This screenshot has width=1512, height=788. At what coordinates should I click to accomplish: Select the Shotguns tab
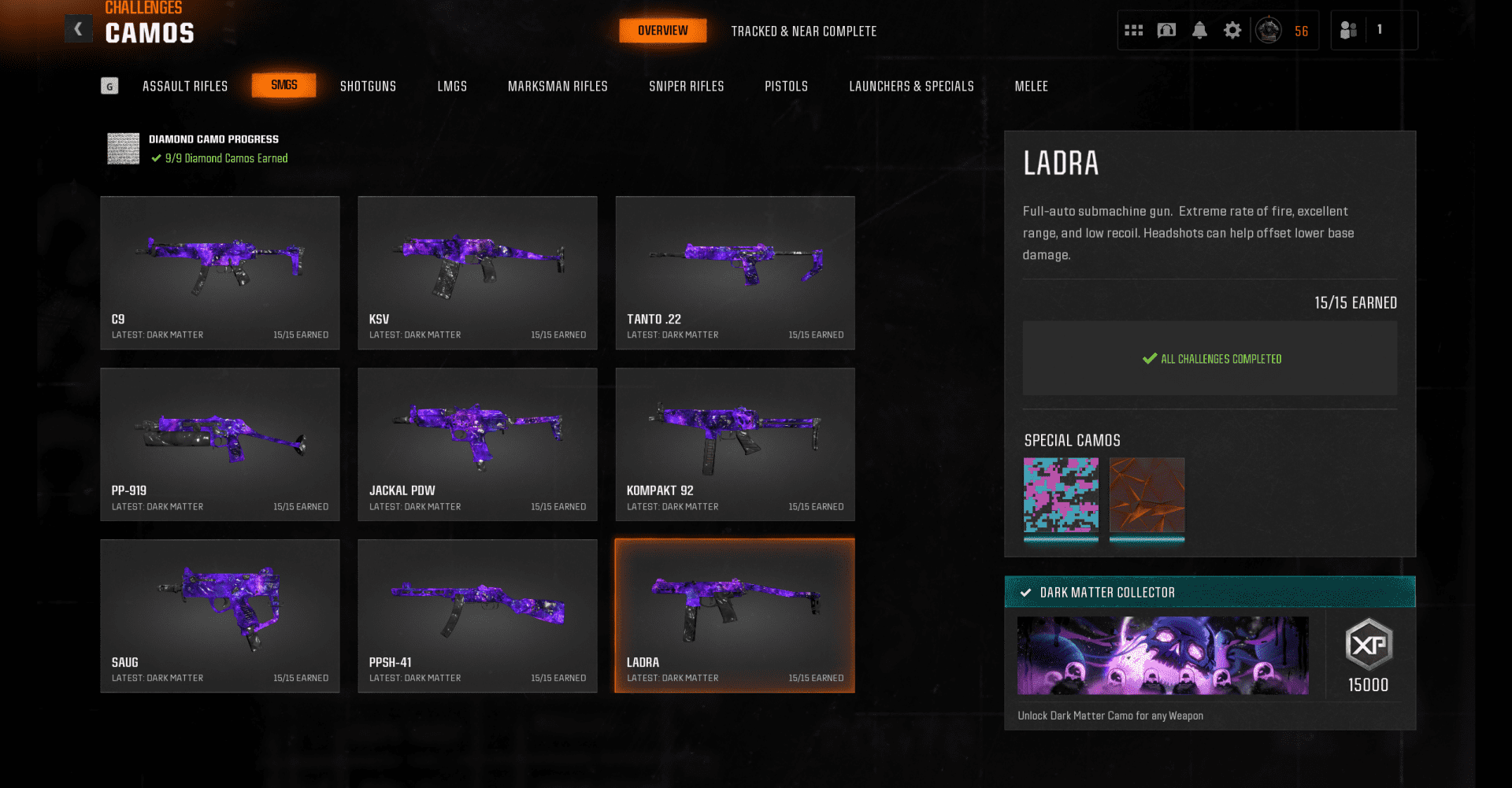(368, 87)
